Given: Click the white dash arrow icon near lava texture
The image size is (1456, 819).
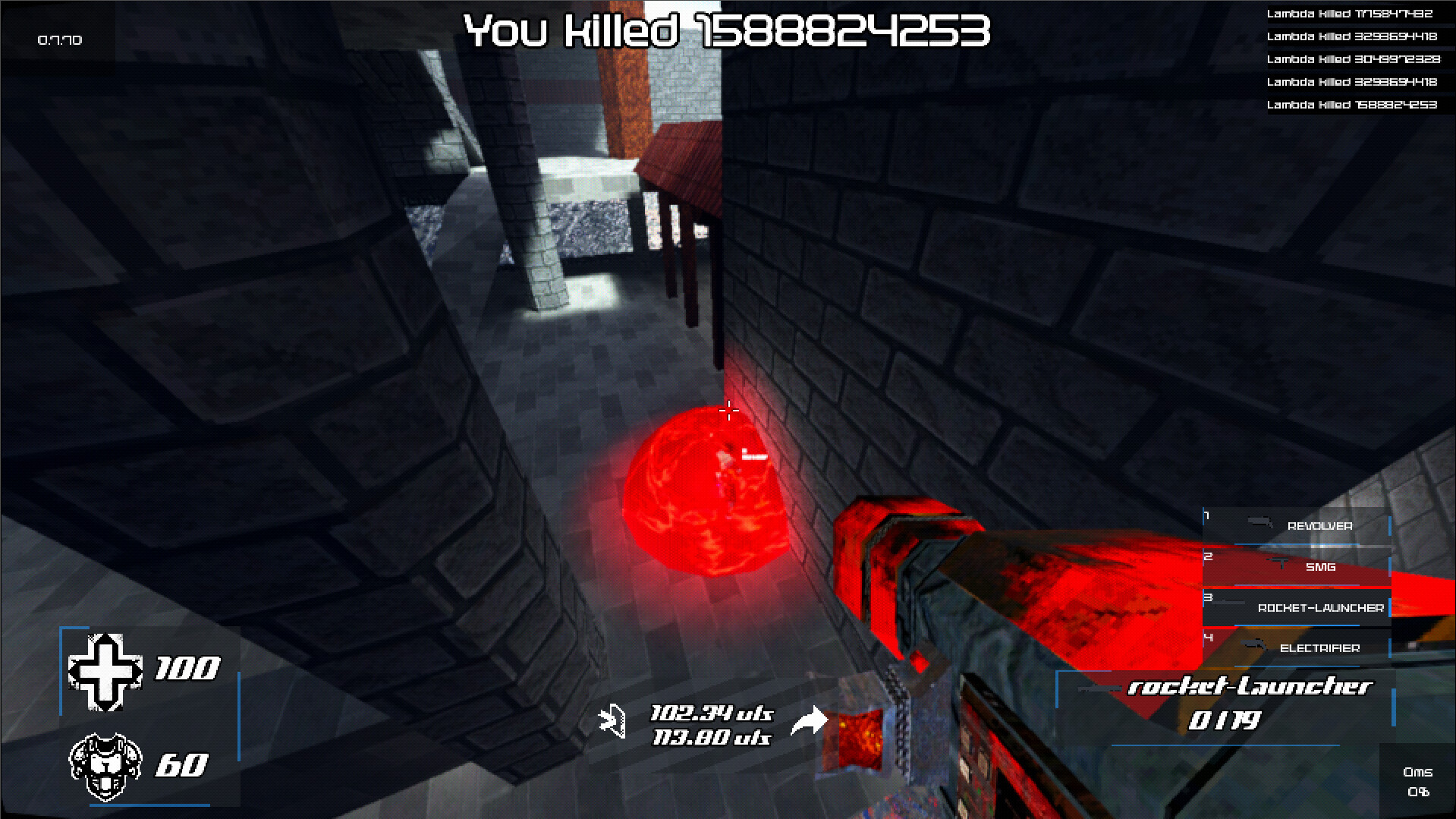Looking at the screenshot, I should pos(810,721).
